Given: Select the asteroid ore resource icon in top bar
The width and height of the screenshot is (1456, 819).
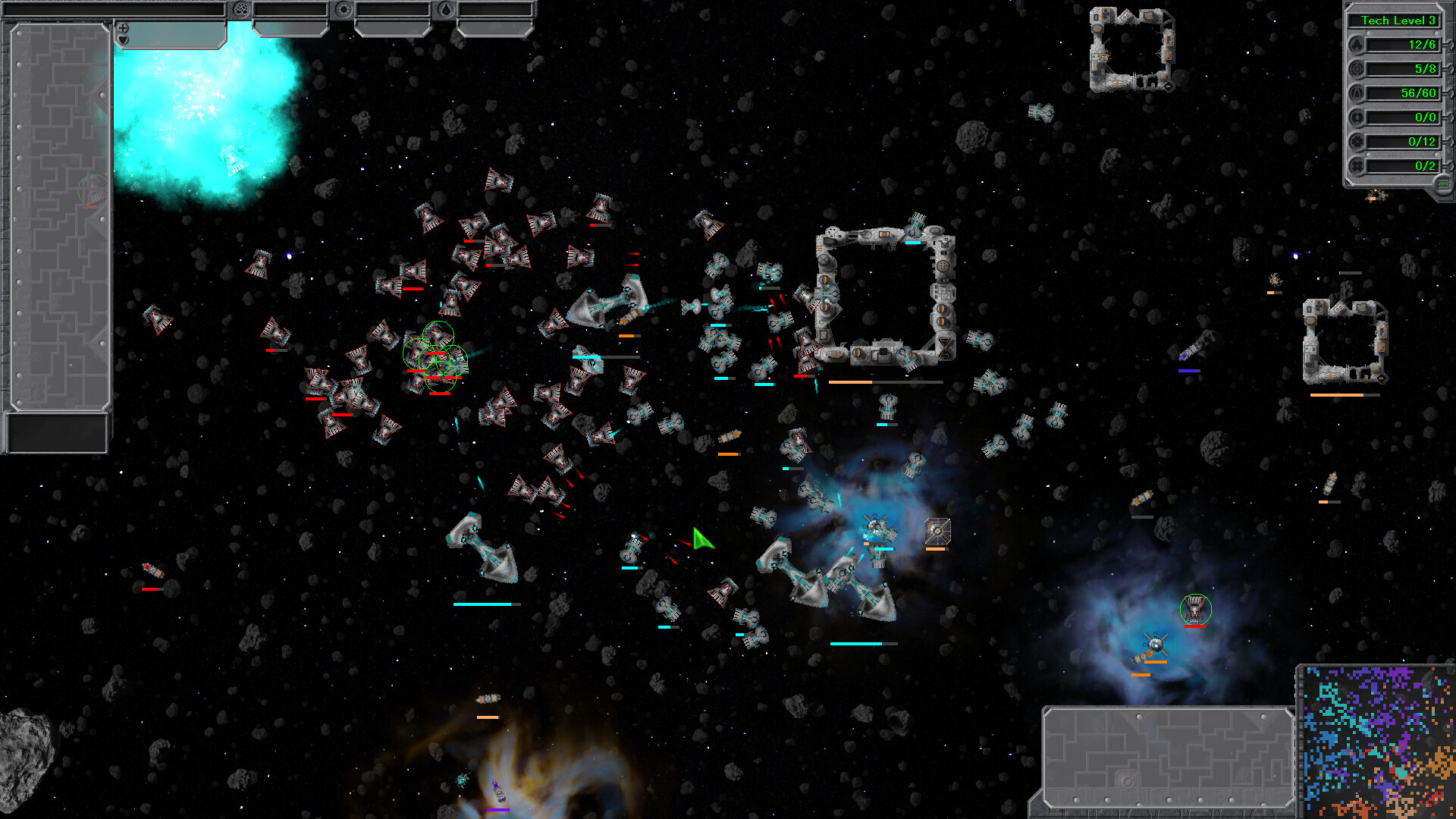Looking at the screenshot, I should pos(240,8).
